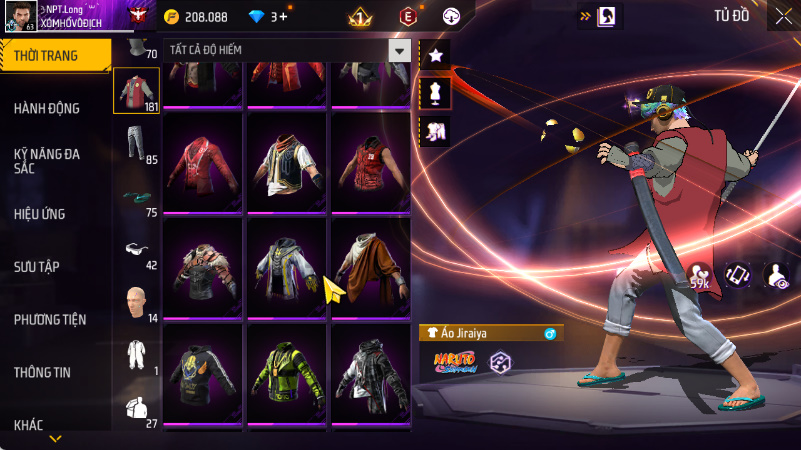This screenshot has width=801, height=450.
Task: Pick the black hoodie with yellow emblem
Action: point(203,373)
